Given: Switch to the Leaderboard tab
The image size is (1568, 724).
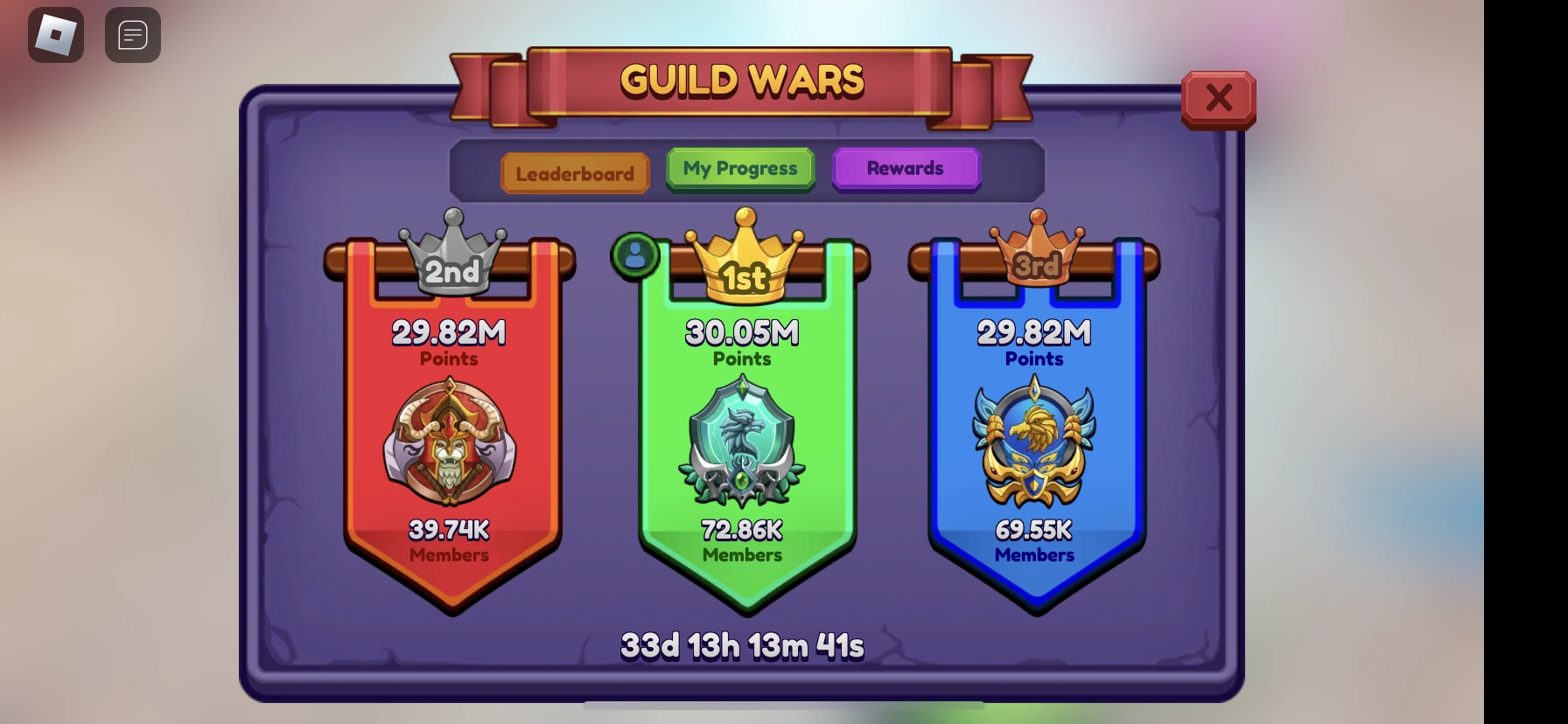Looking at the screenshot, I should [574, 173].
